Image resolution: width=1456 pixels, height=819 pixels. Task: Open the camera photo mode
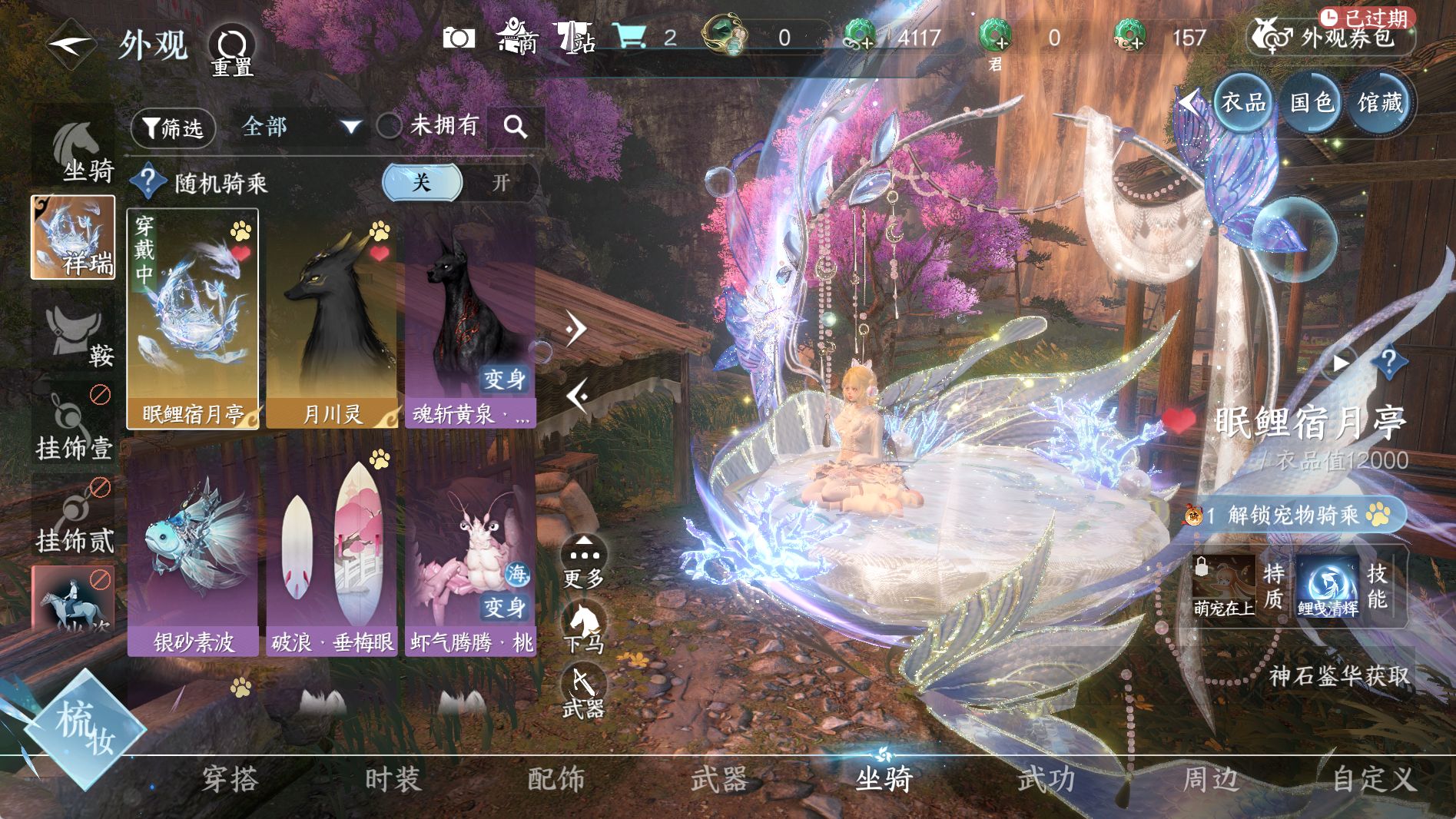[x=459, y=38]
